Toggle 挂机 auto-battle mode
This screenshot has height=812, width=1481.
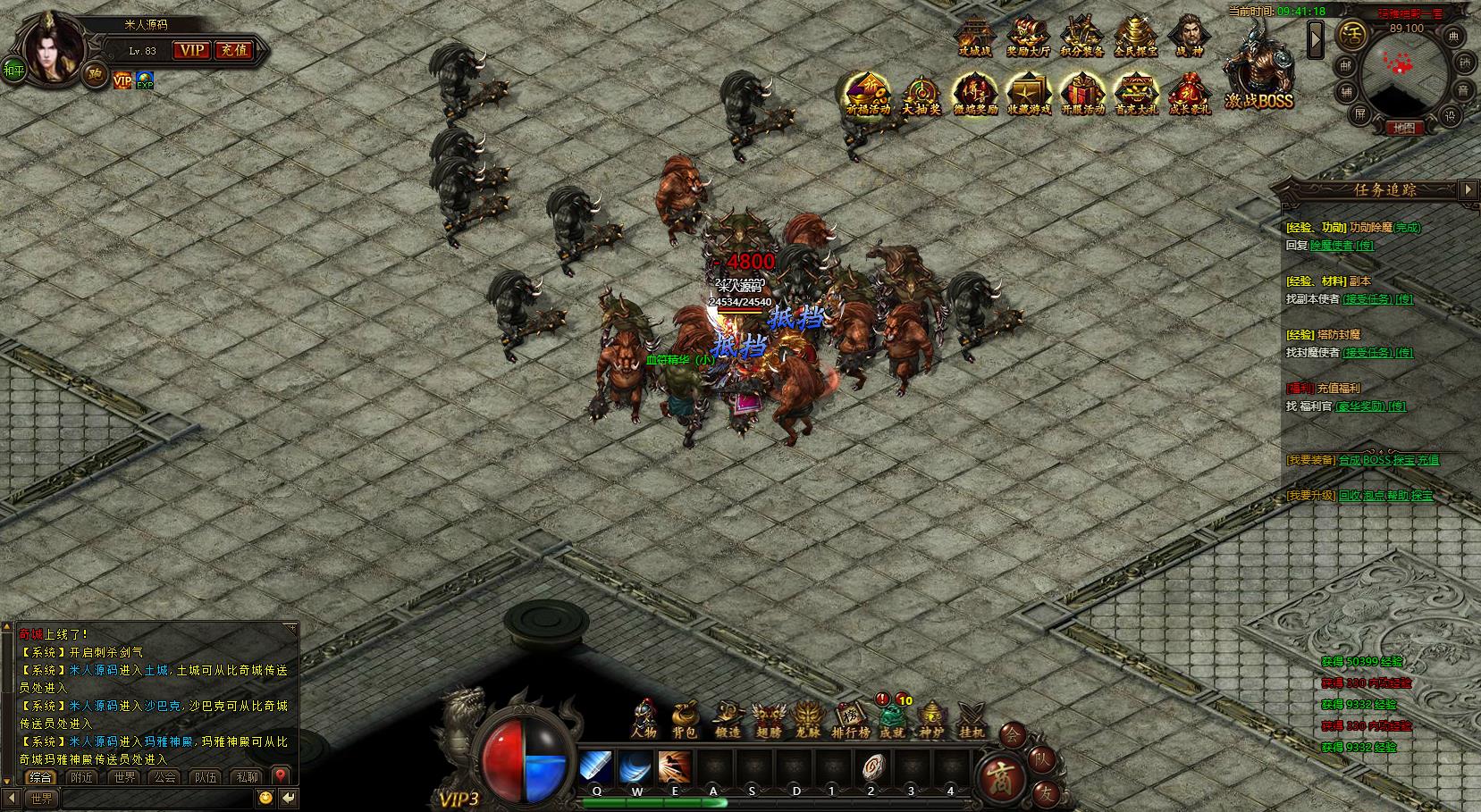[x=971, y=717]
